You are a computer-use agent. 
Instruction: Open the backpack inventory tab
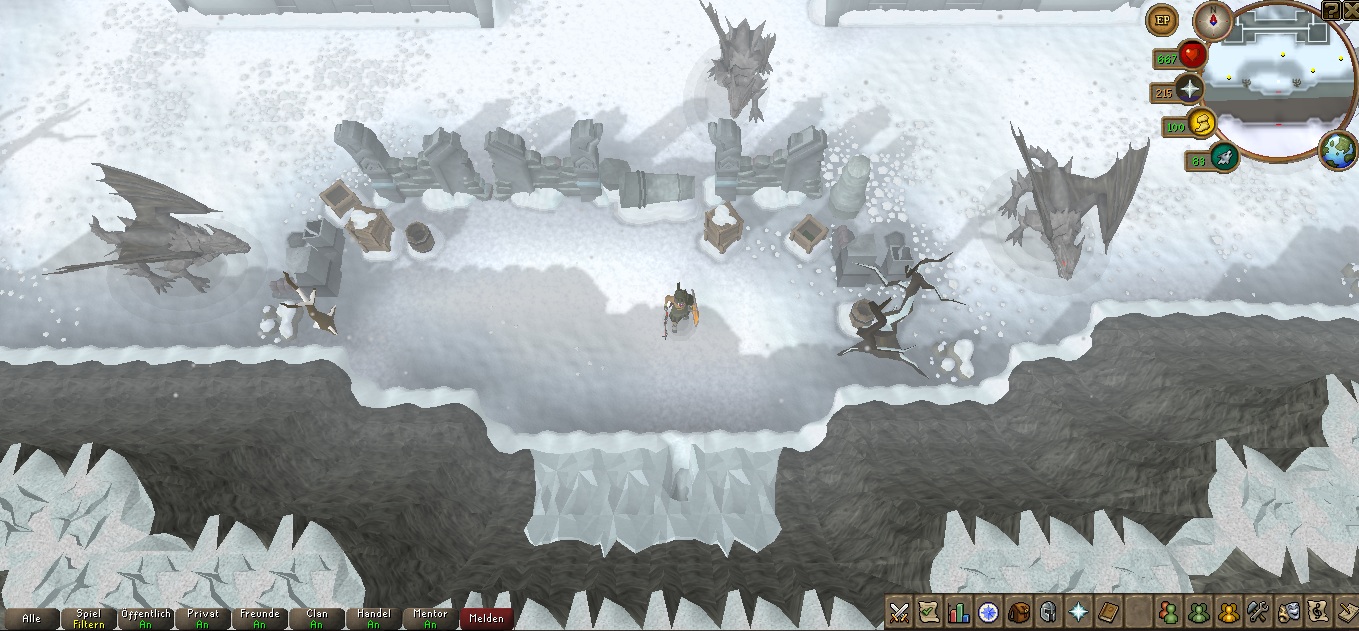1019,610
